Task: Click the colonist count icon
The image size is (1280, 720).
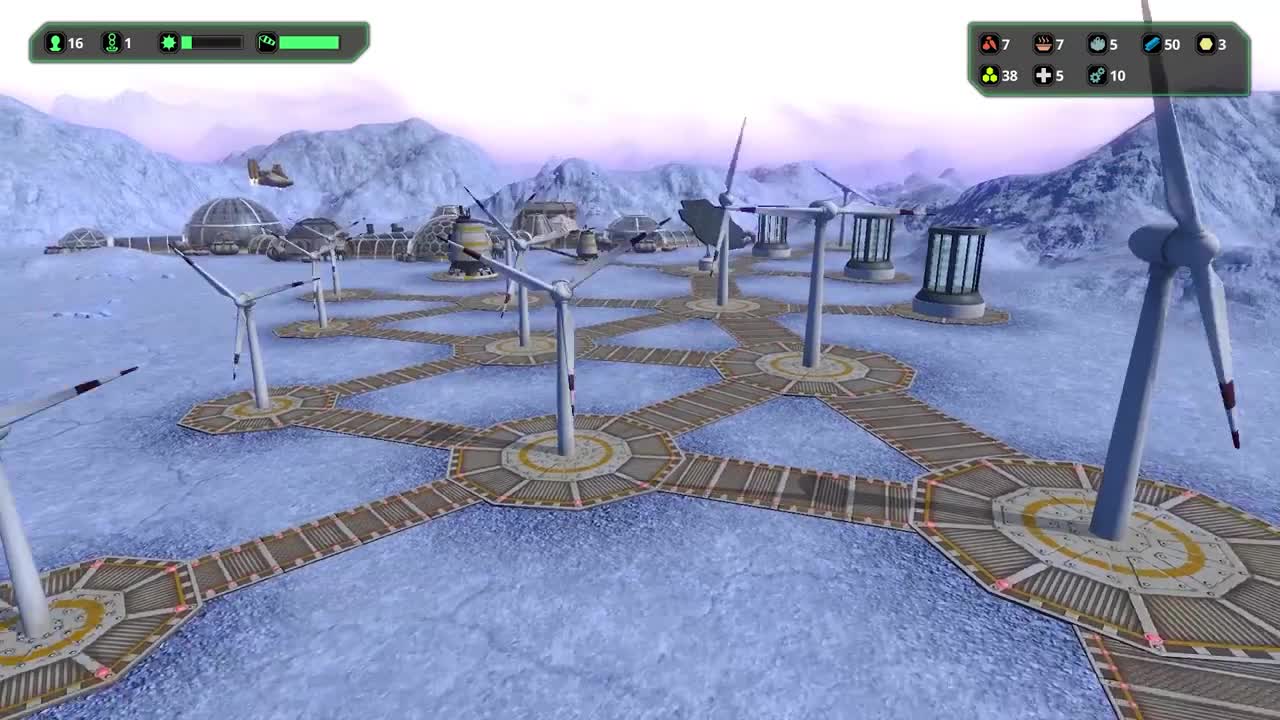Action: pyautogui.click(x=54, y=43)
